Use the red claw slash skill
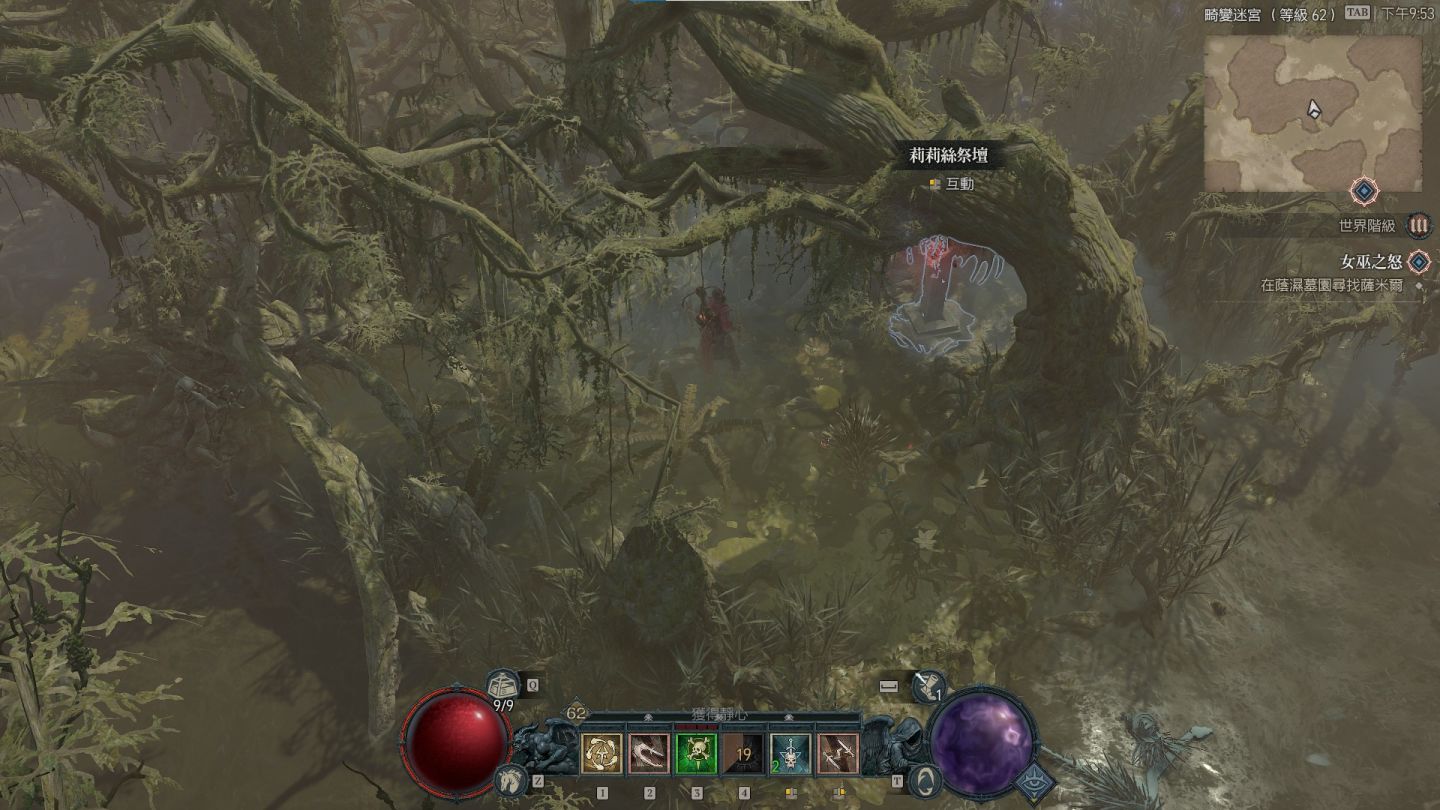The image size is (1440, 810). pyautogui.click(x=649, y=754)
